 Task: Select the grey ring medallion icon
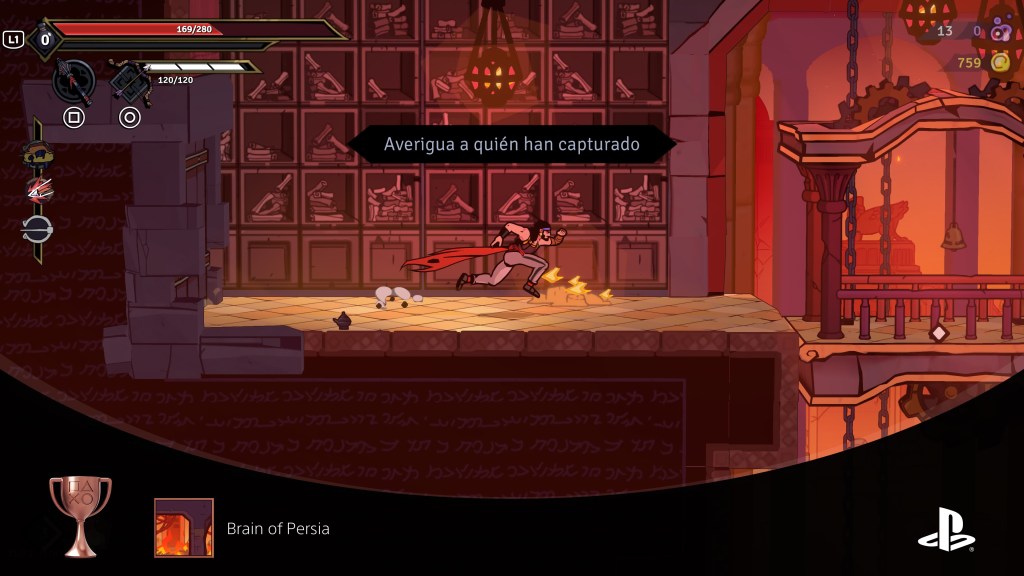(x=38, y=228)
